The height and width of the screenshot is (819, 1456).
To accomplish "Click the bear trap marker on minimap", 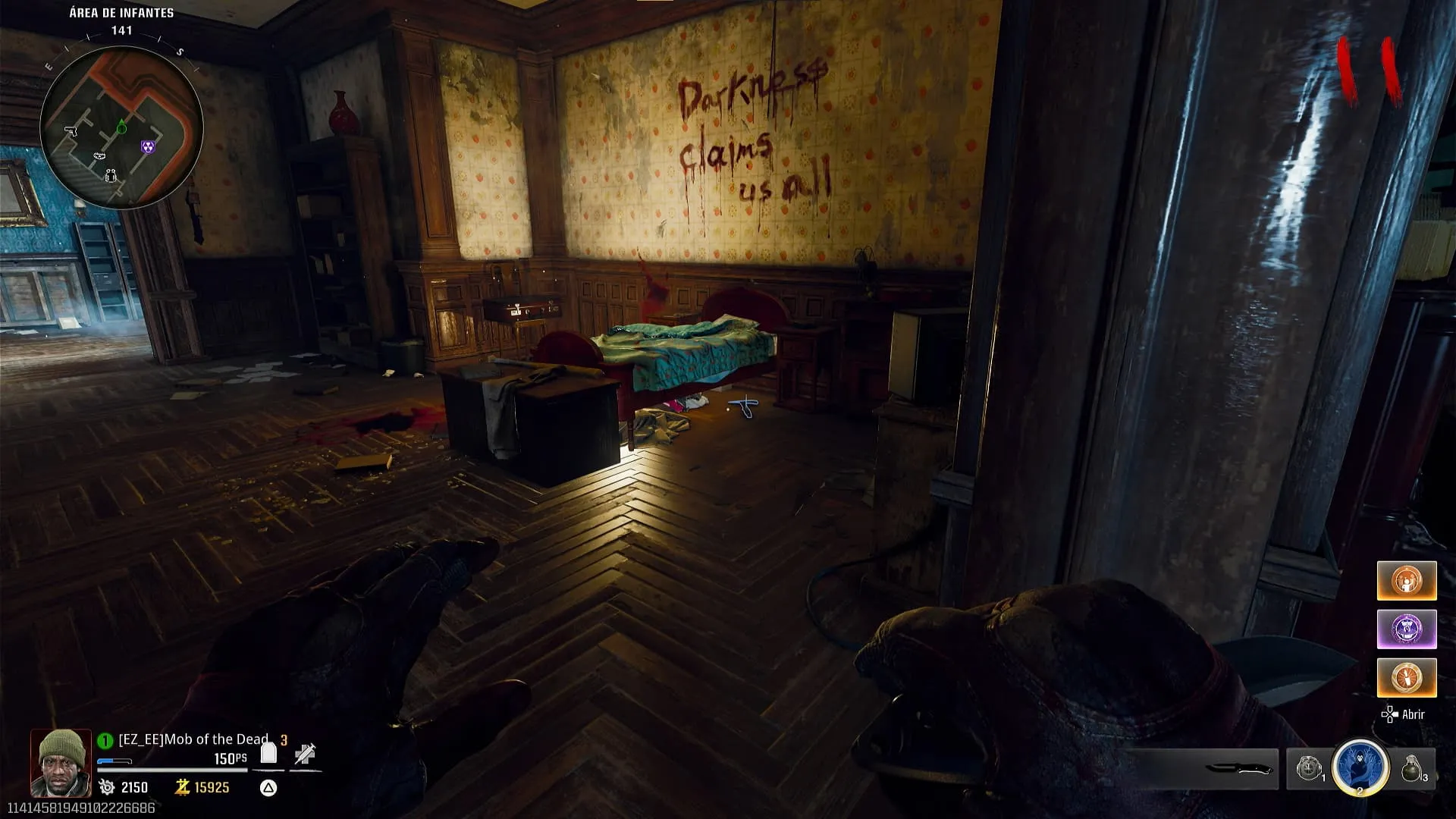I will coord(99,156).
